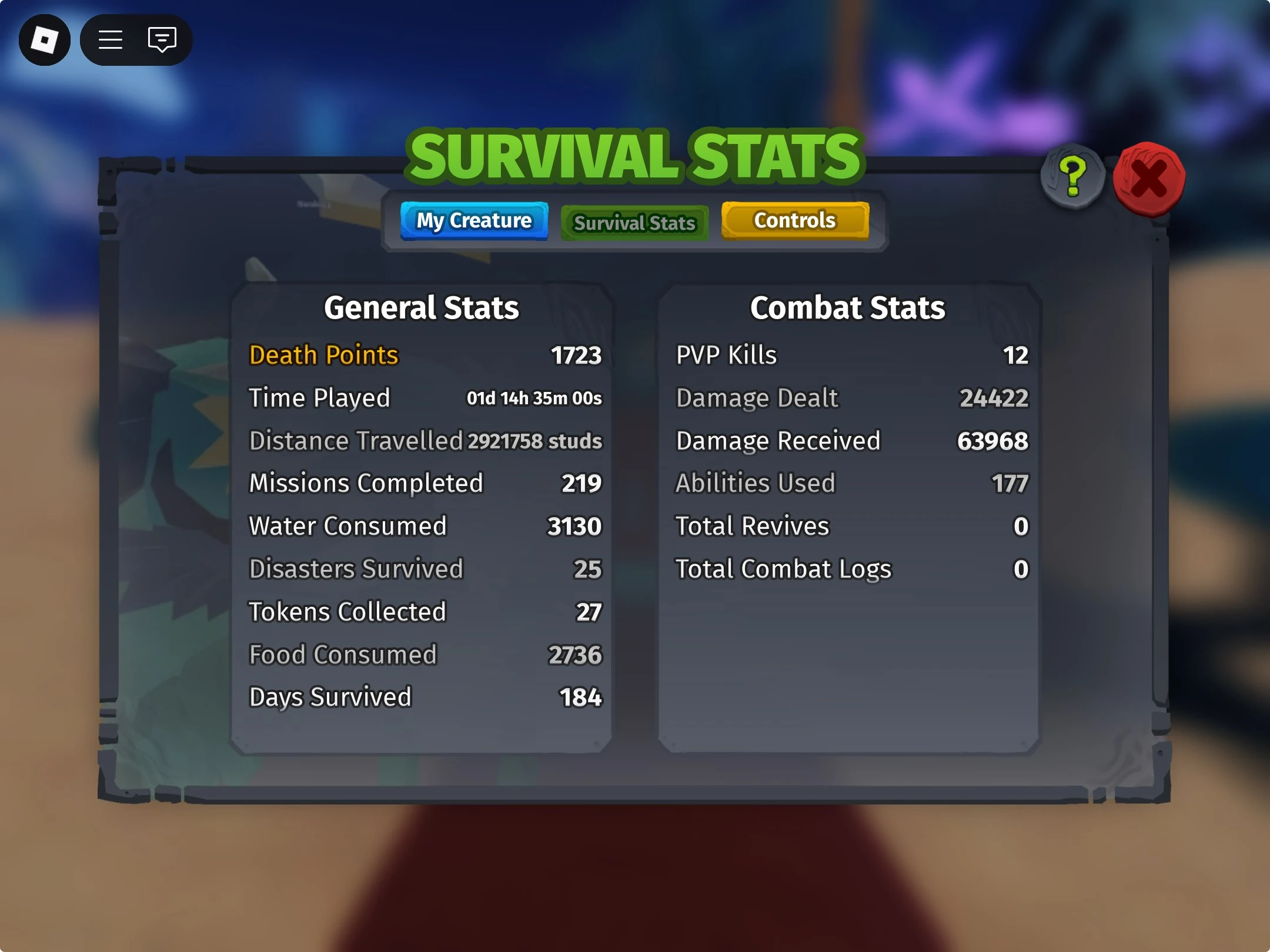
Task: Select the Tokens Collected row
Action: (x=348, y=611)
